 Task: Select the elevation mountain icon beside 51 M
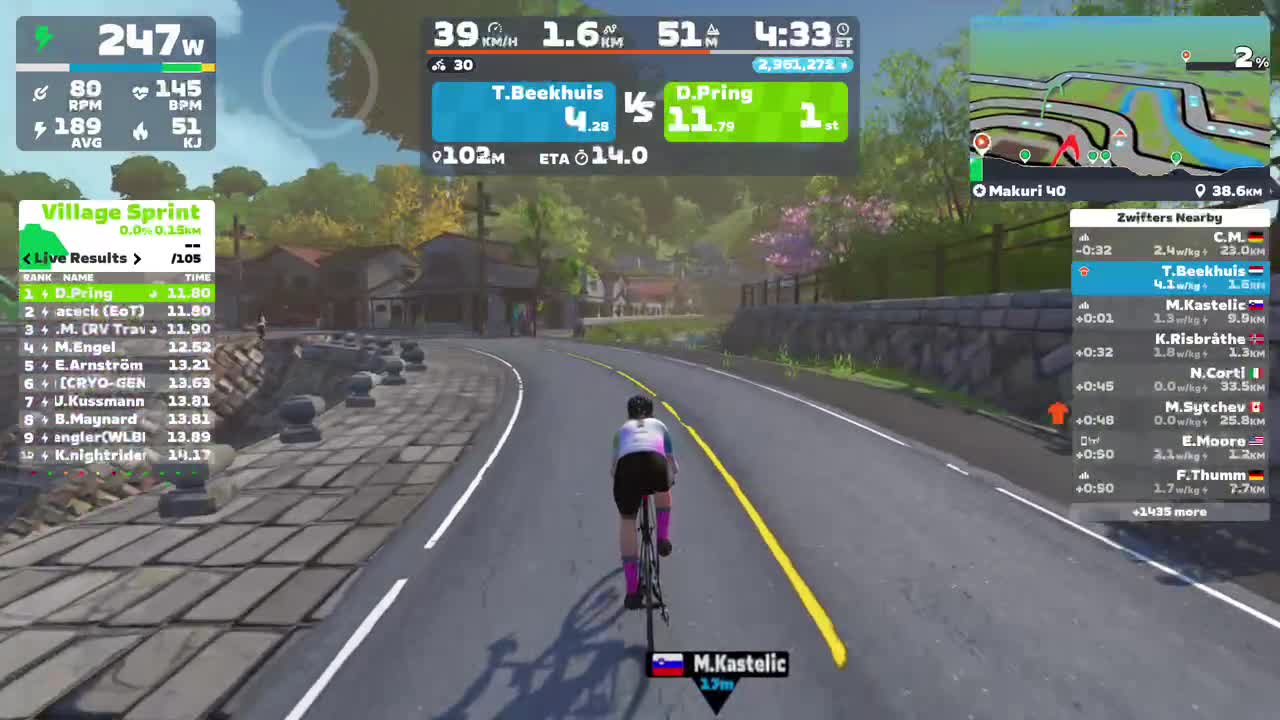(x=713, y=31)
